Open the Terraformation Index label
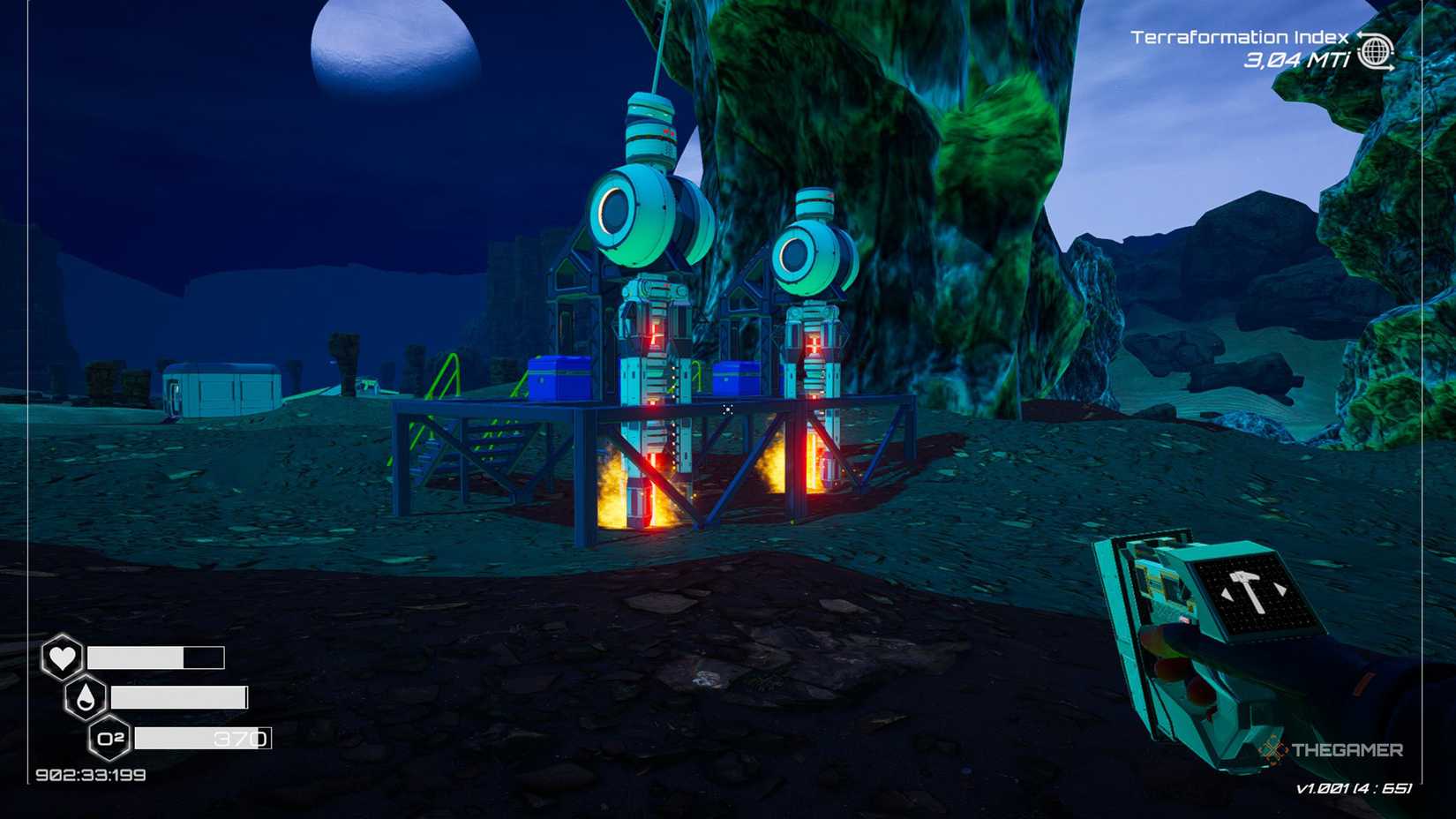 [1240, 39]
